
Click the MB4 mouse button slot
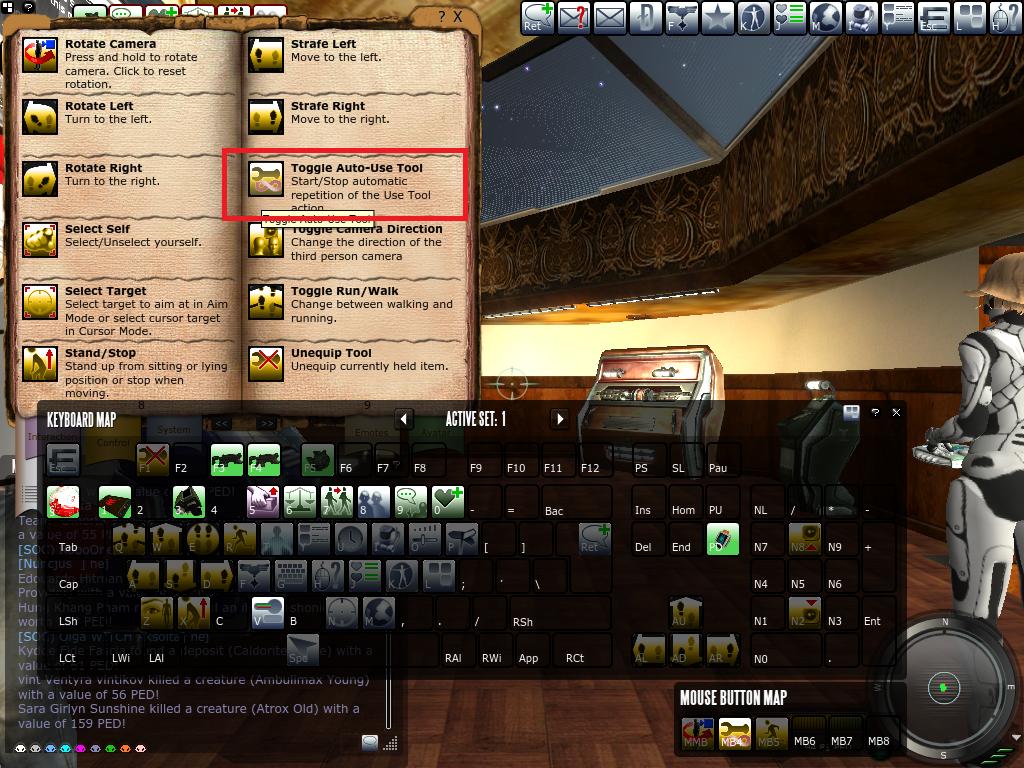(x=735, y=733)
